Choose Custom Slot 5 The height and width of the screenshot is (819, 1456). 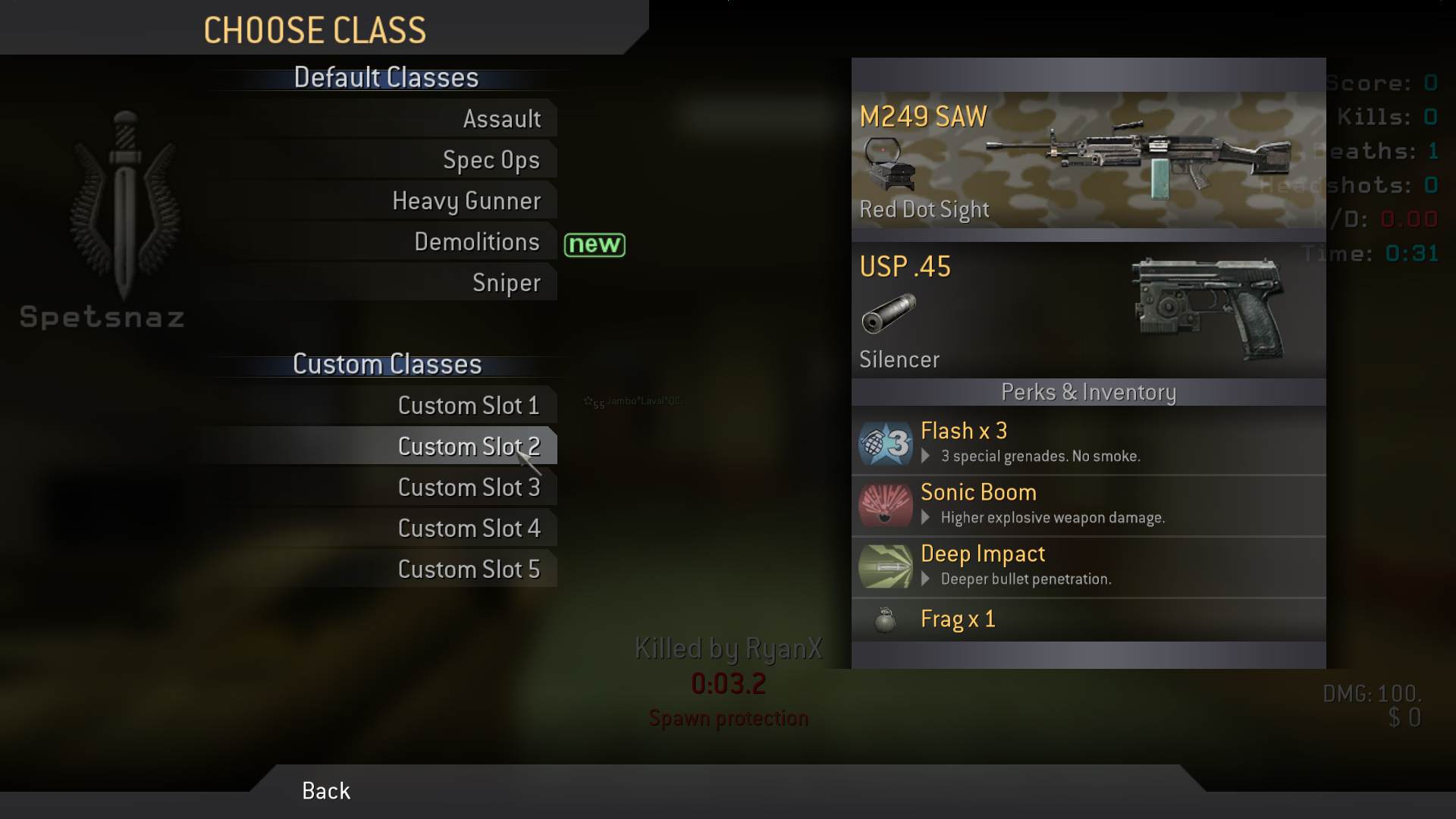pyautogui.click(x=469, y=570)
